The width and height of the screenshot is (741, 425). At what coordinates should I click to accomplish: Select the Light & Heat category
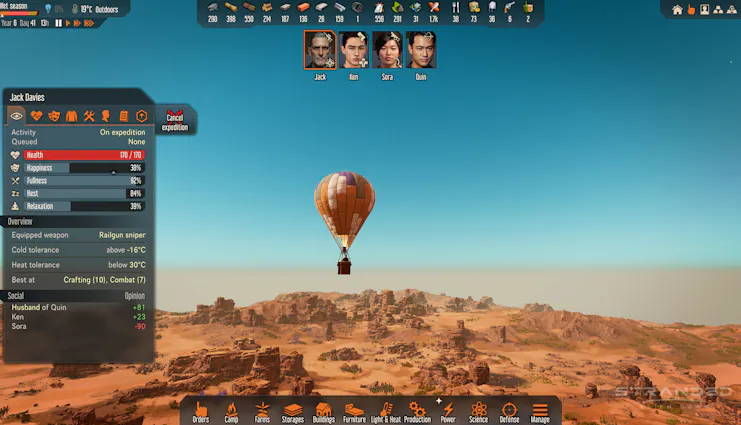pyautogui.click(x=386, y=411)
